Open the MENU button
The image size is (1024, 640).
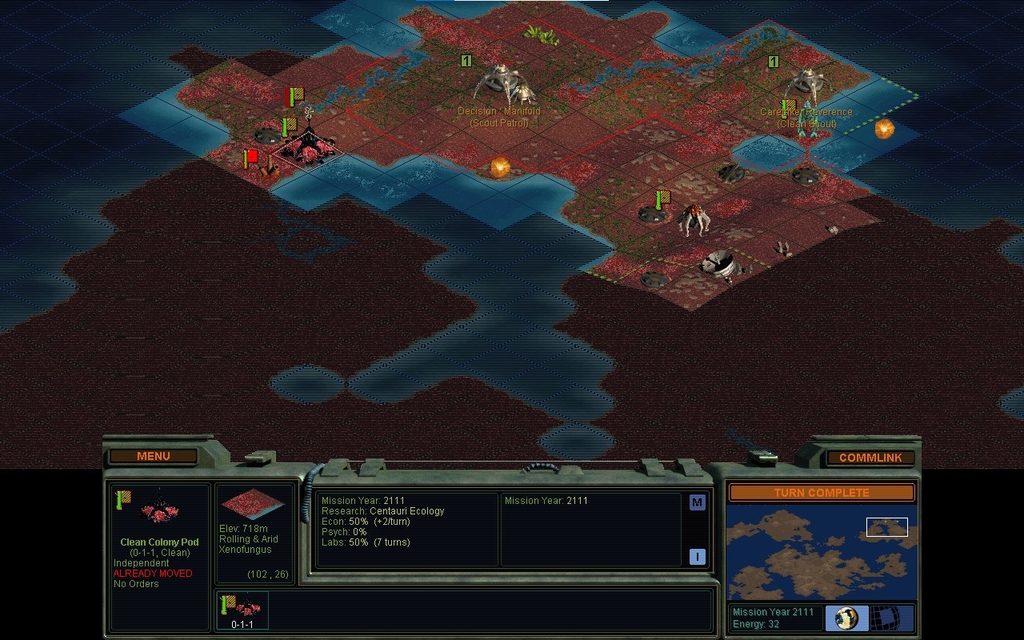[153, 456]
